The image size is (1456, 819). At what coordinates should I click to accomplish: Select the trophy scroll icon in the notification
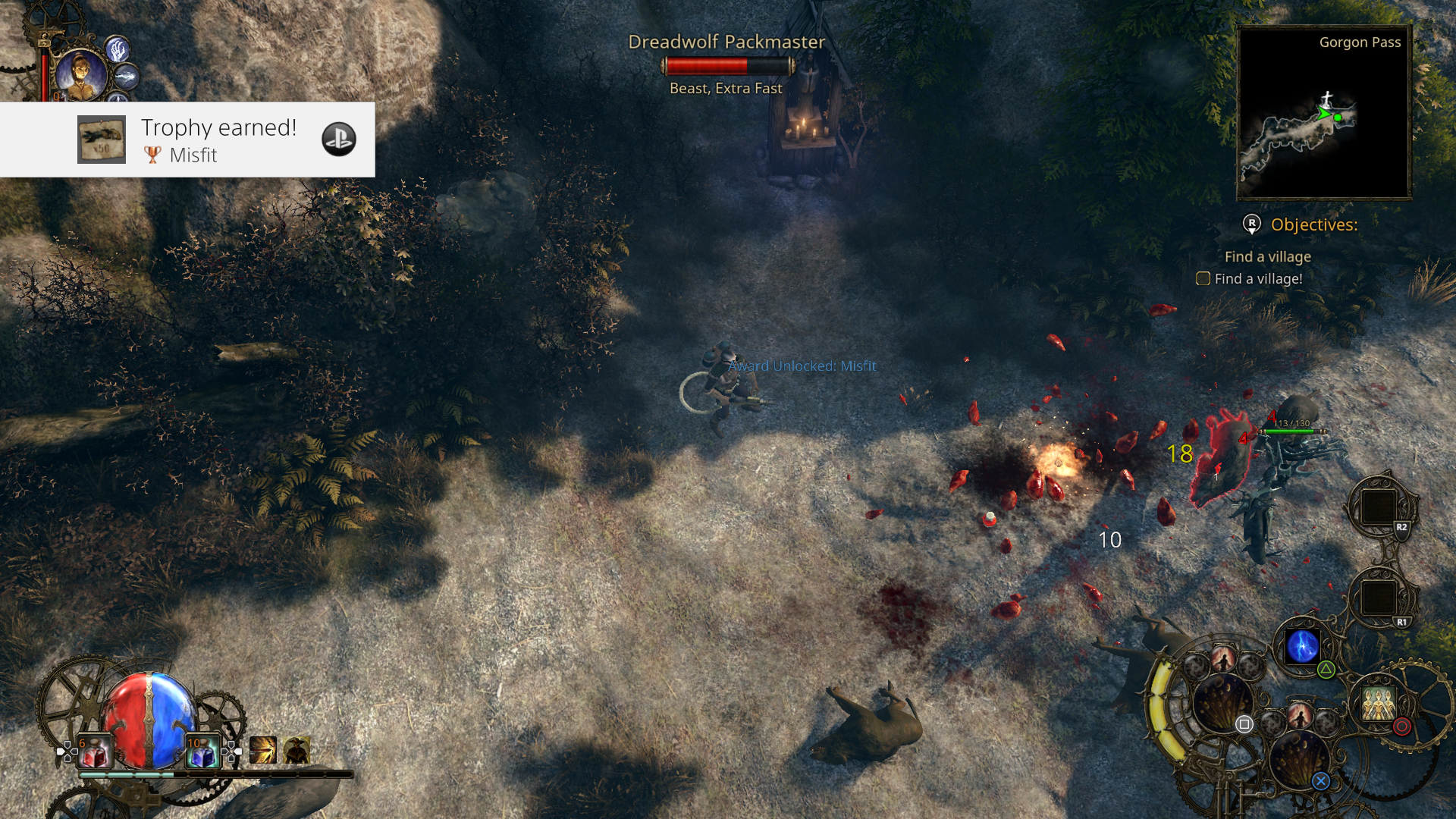tap(101, 140)
